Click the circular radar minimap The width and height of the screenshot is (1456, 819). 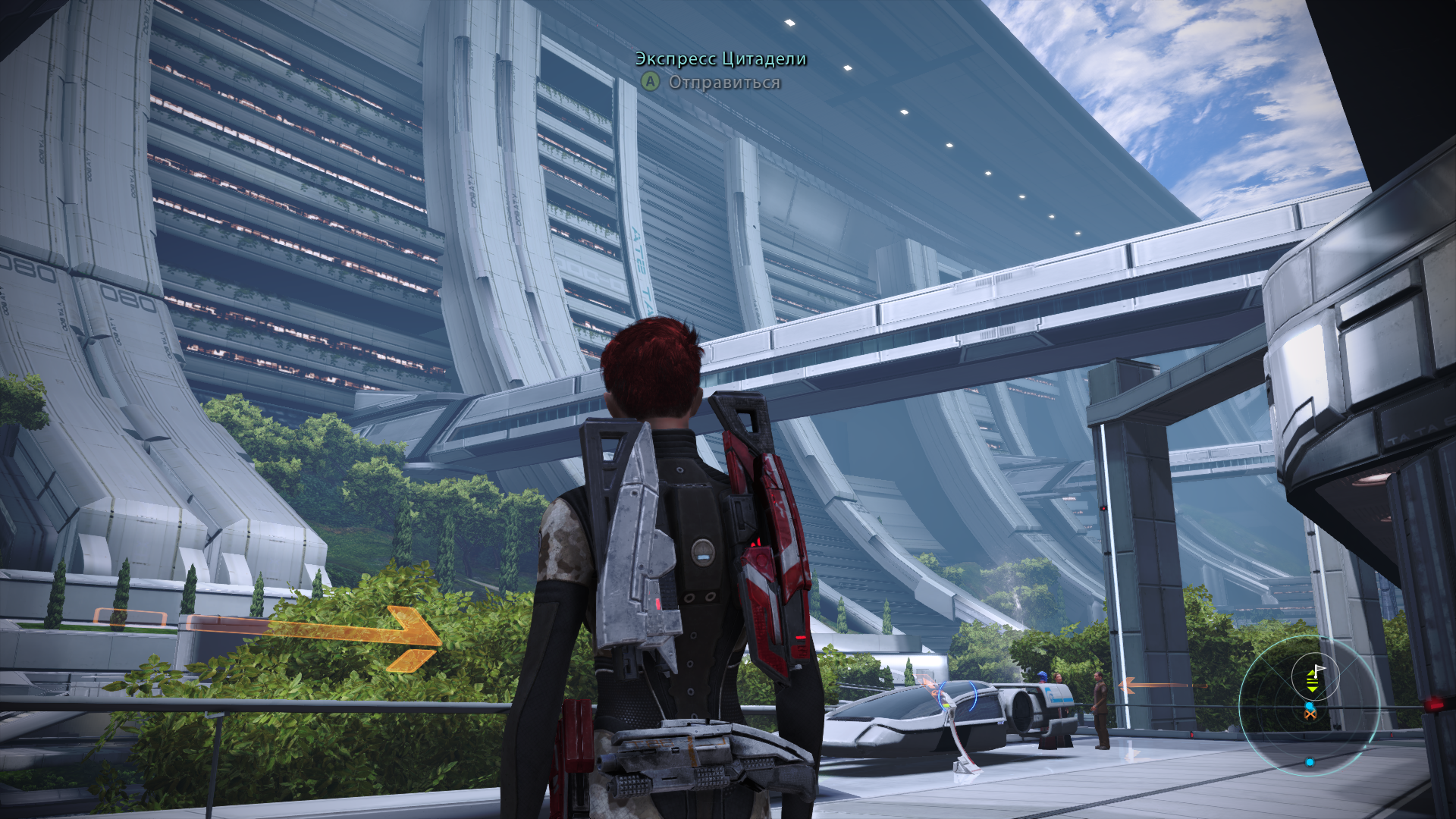[1310, 706]
